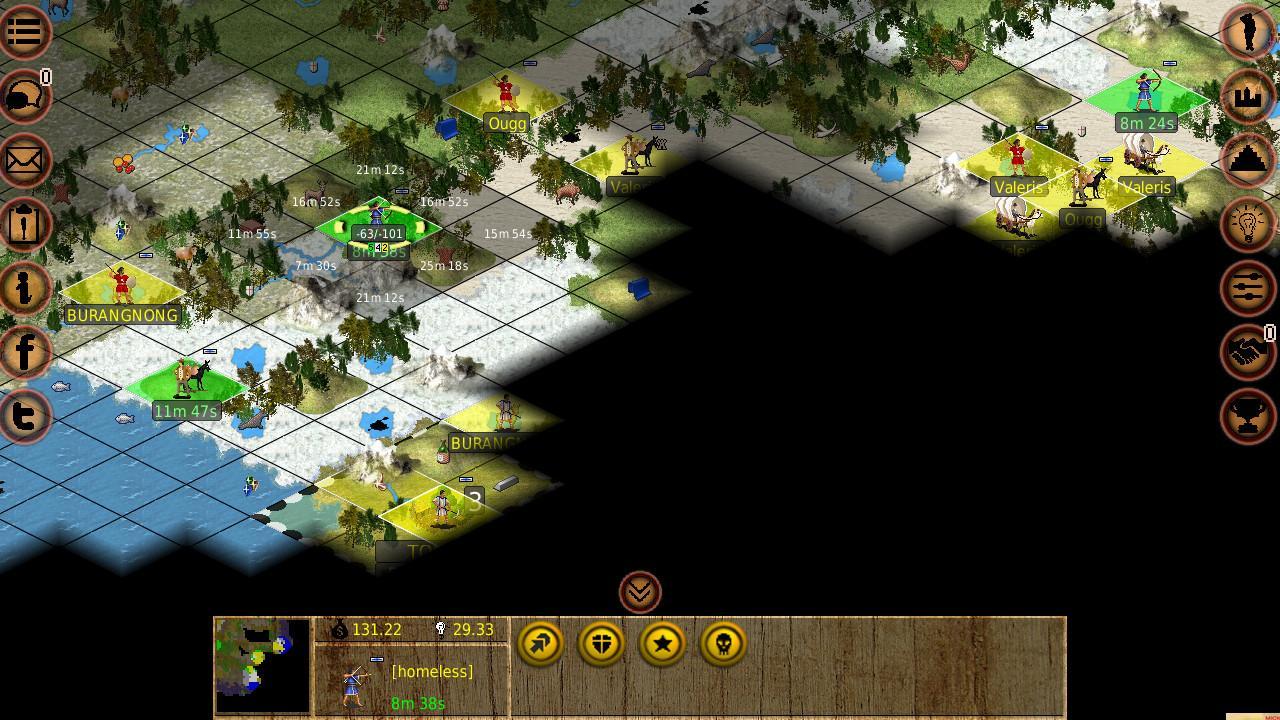Viewport: 1280px width, 720px height.
Task: Activate the shield fortify order button
Action: 601,644
